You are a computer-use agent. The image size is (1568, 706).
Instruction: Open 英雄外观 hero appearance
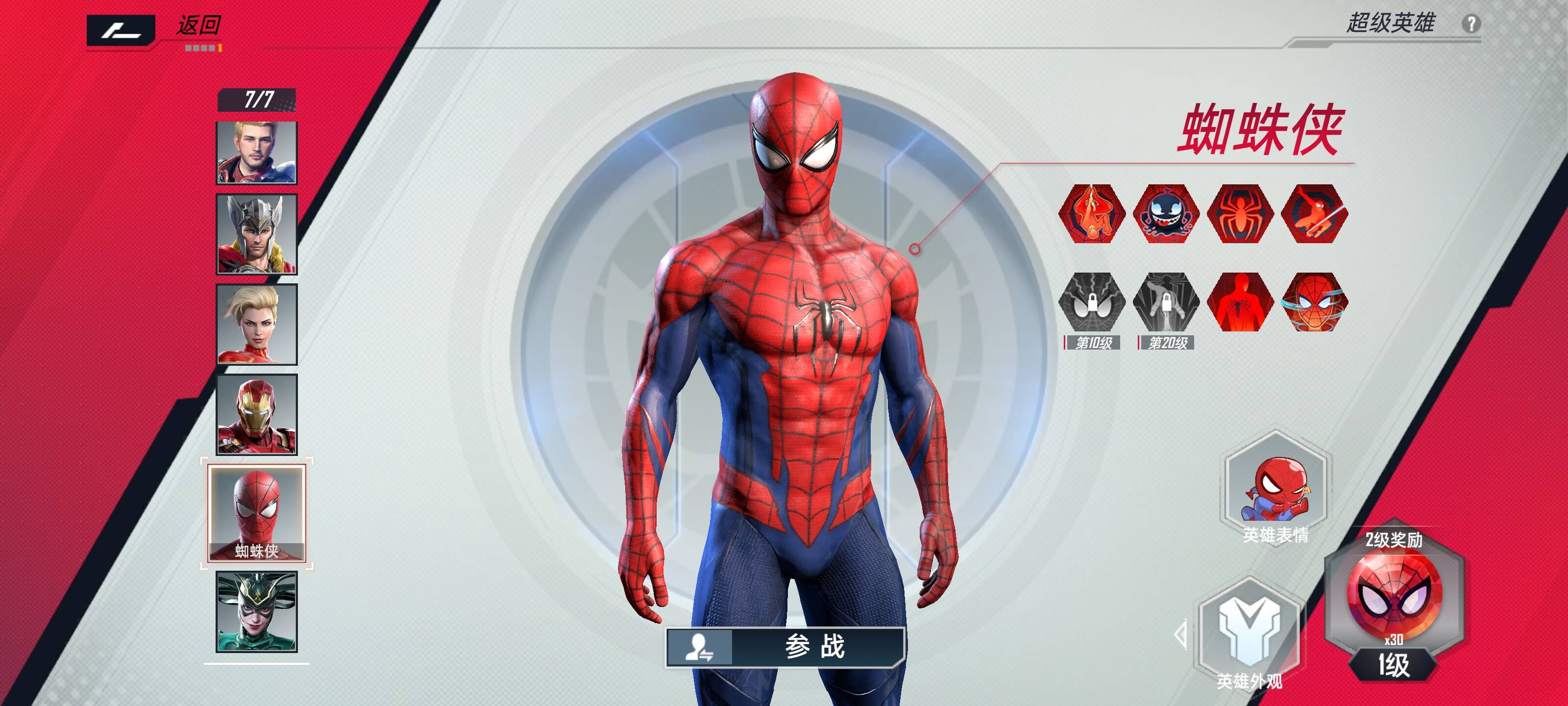[x=1249, y=633]
